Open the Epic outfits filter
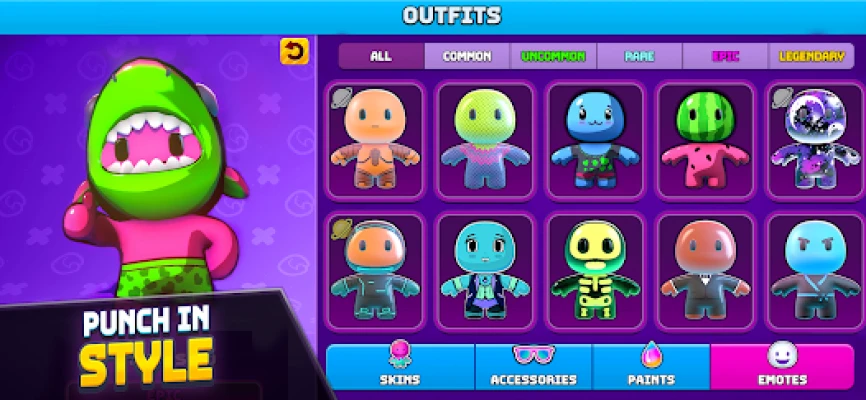The width and height of the screenshot is (866, 400). [726, 56]
